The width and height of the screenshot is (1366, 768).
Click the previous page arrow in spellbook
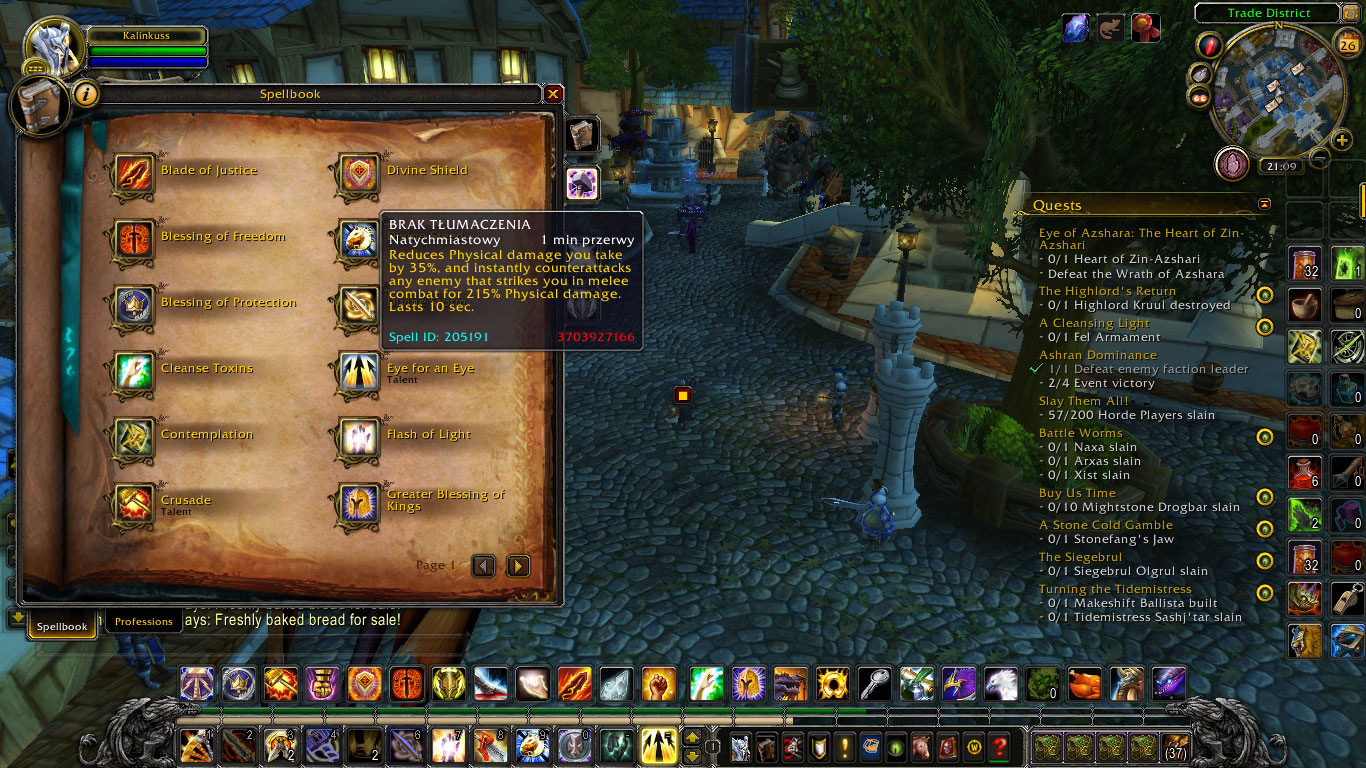pos(484,565)
